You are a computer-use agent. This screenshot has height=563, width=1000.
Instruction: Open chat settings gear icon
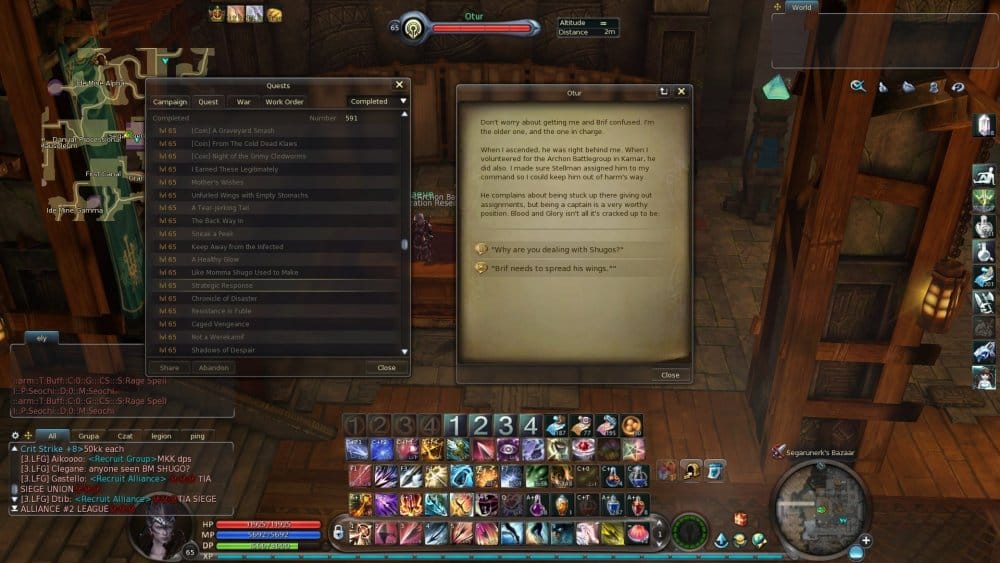pos(15,436)
